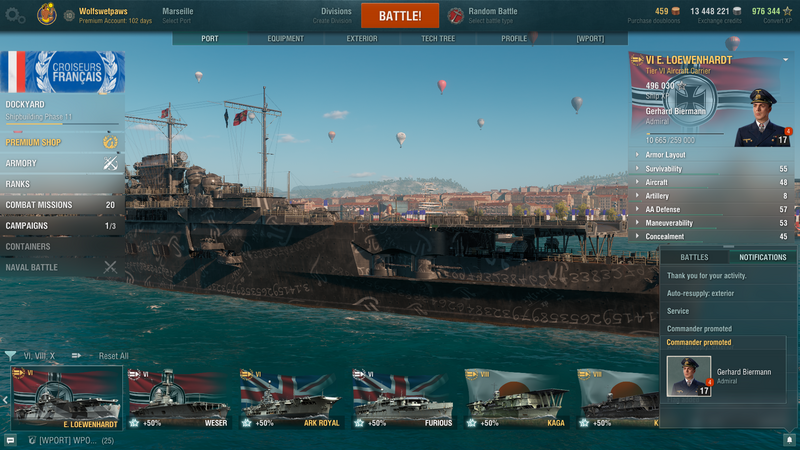
Task: Expand the Survivability parameter row
Action: click(710, 169)
